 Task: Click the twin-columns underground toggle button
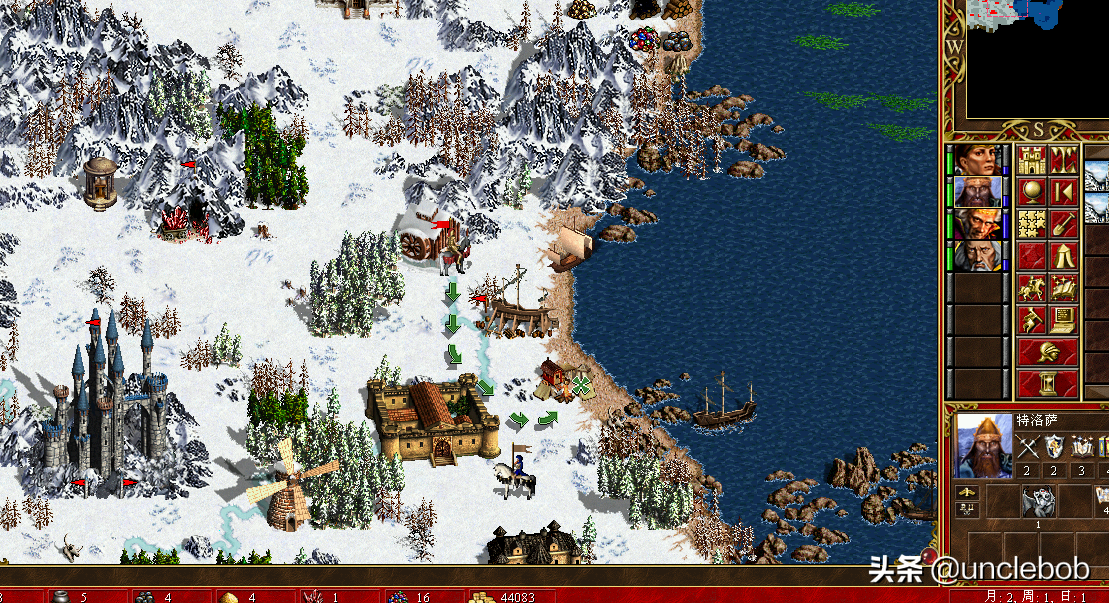coord(1064,160)
